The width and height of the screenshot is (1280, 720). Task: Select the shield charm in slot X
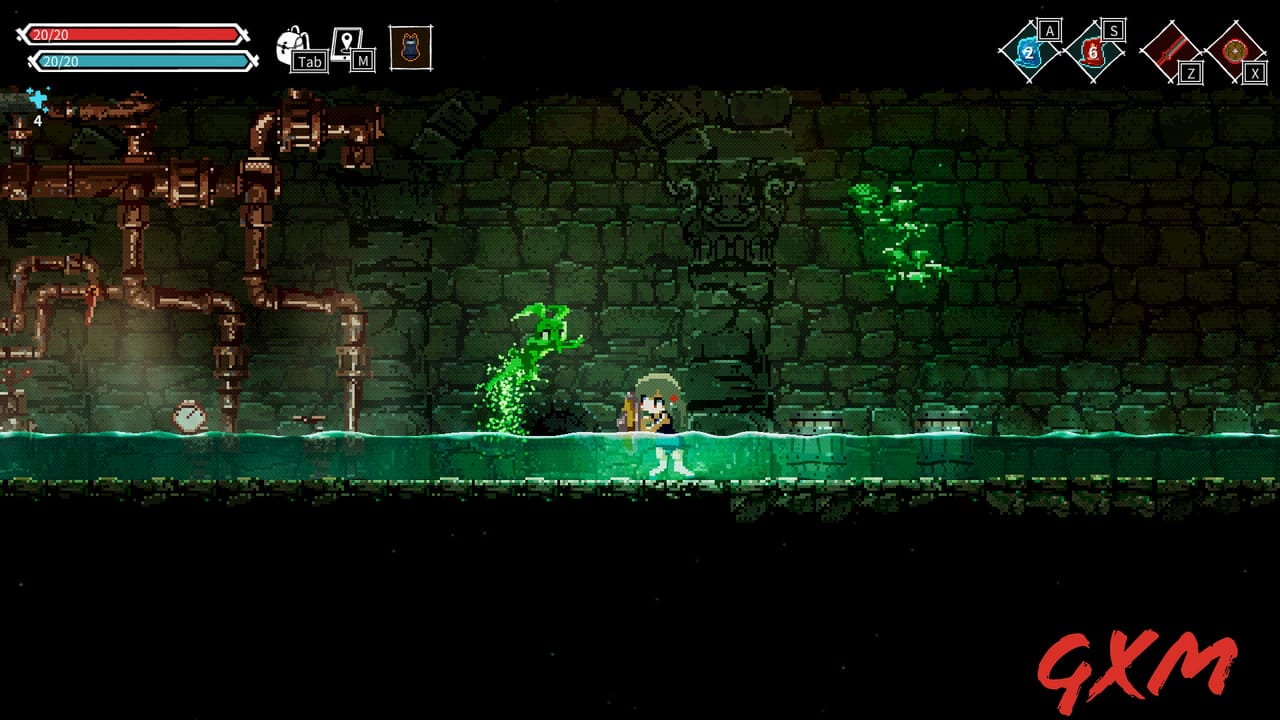click(1235, 48)
